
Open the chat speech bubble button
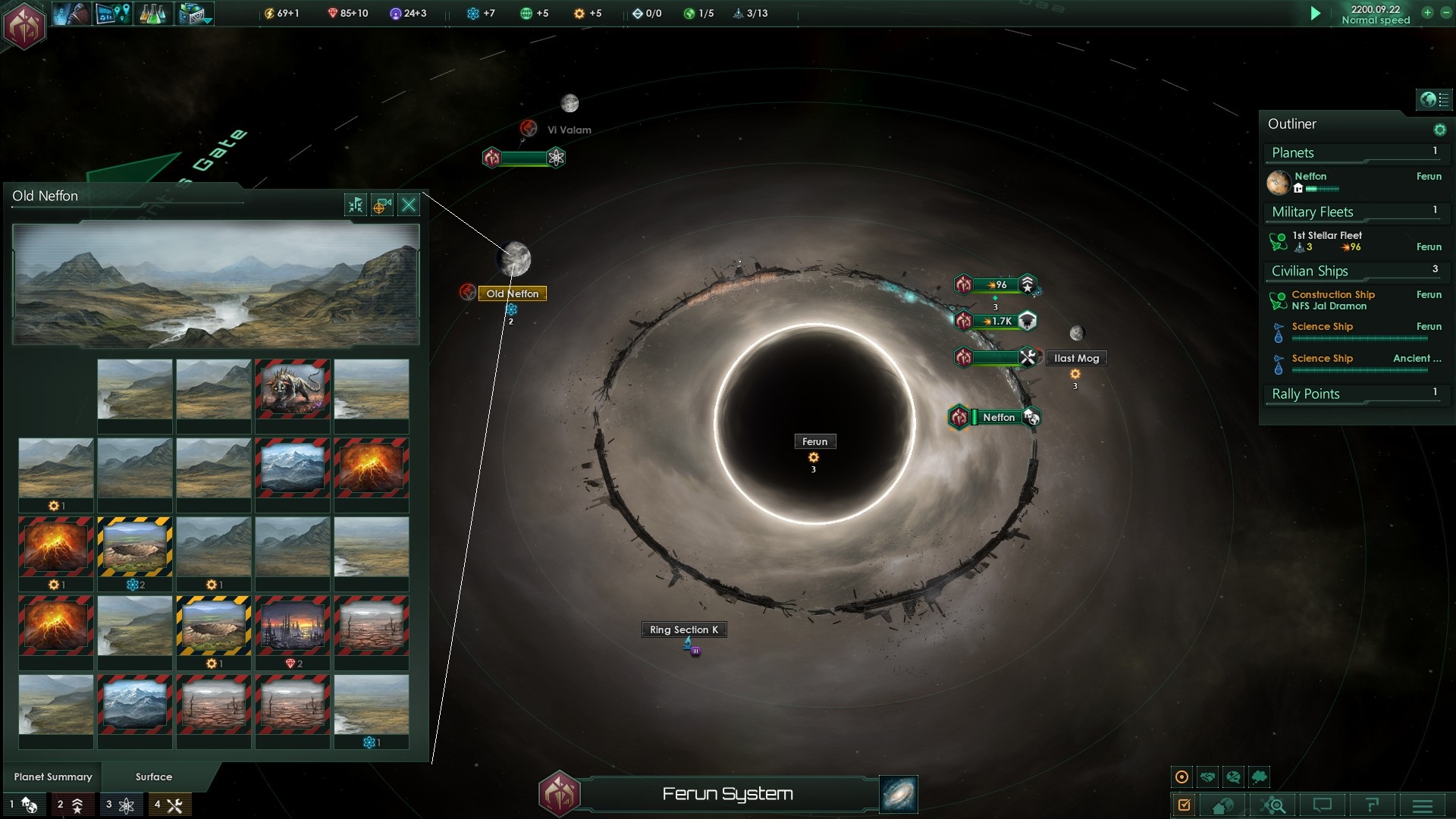click(1323, 805)
